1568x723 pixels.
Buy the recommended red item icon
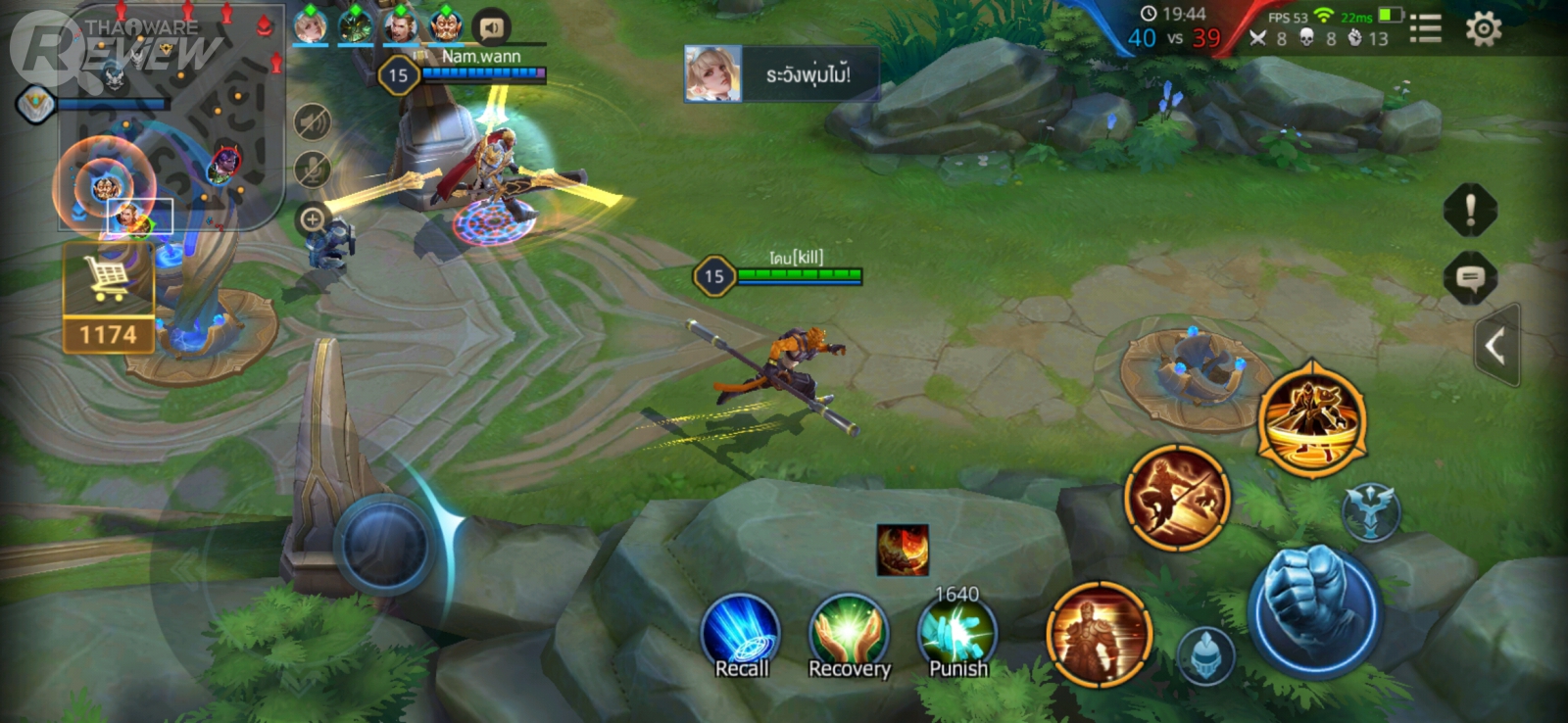902,550
